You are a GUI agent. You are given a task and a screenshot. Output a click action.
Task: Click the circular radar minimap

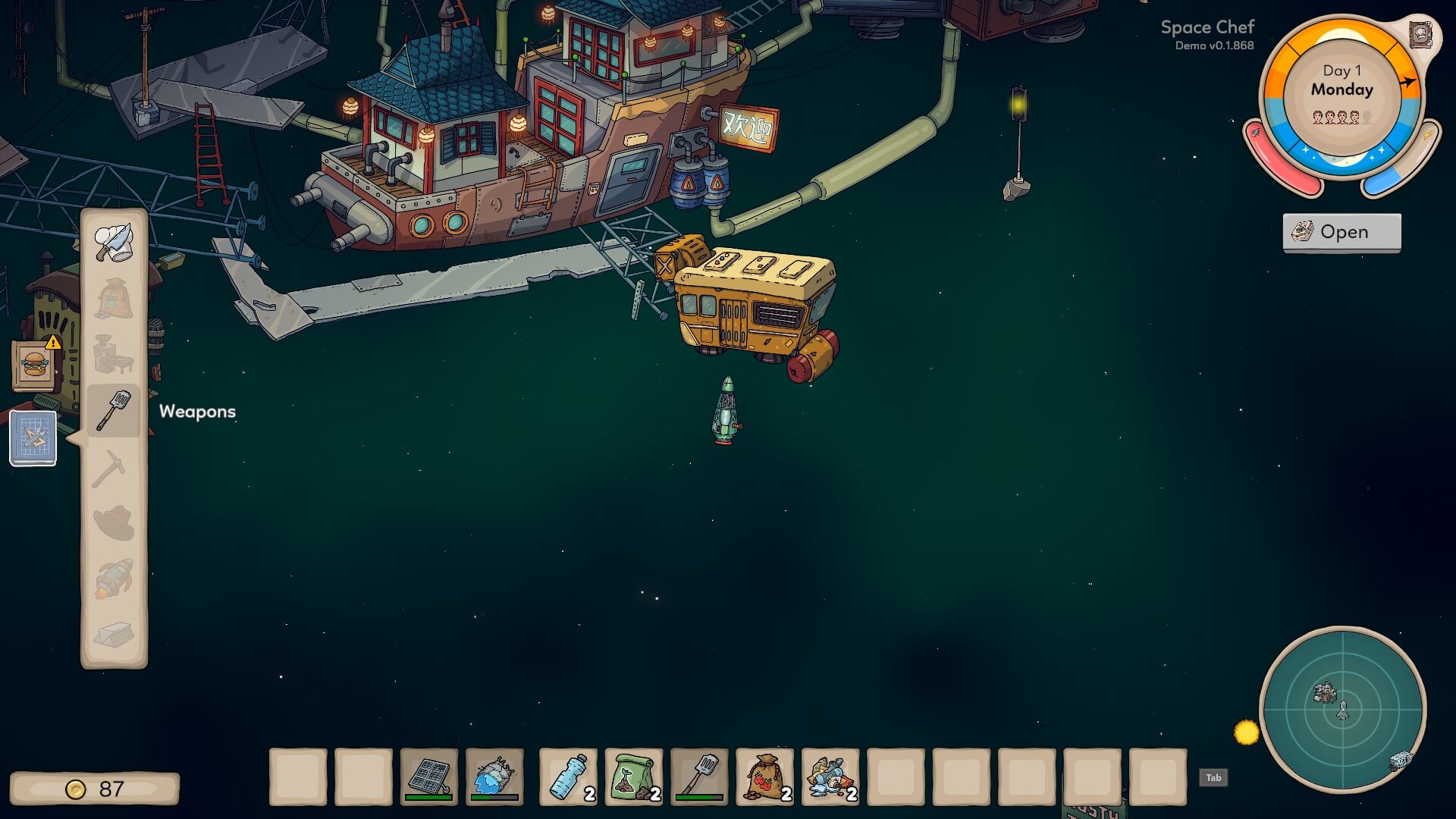pyautogui.click(x=1342, y=710)
